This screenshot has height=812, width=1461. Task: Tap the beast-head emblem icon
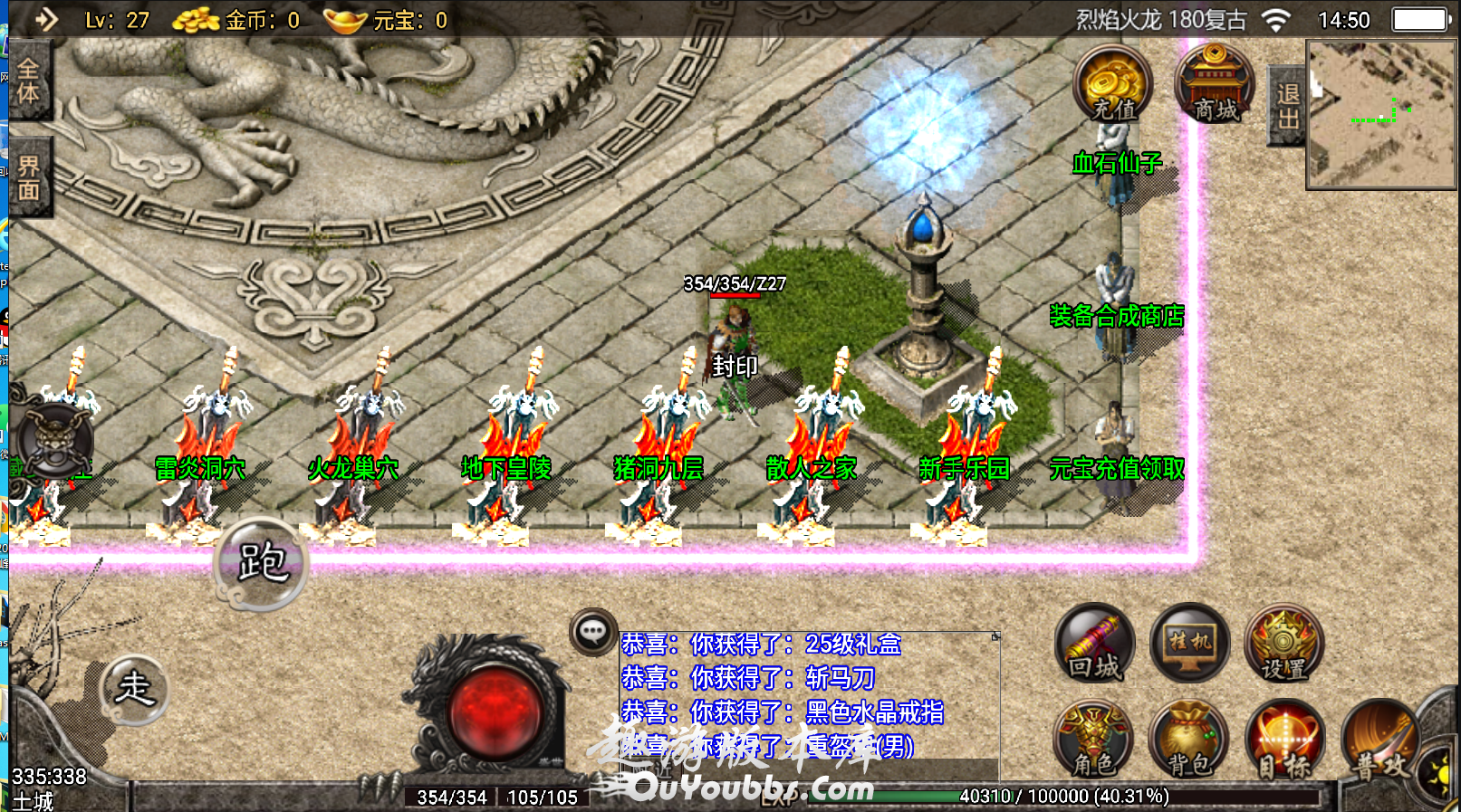(55, 441)
